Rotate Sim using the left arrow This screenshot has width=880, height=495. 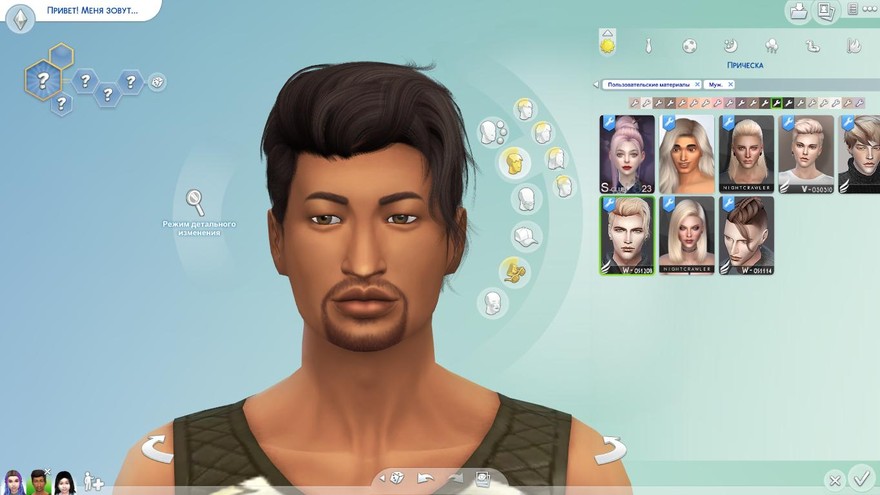coord(157,449)
